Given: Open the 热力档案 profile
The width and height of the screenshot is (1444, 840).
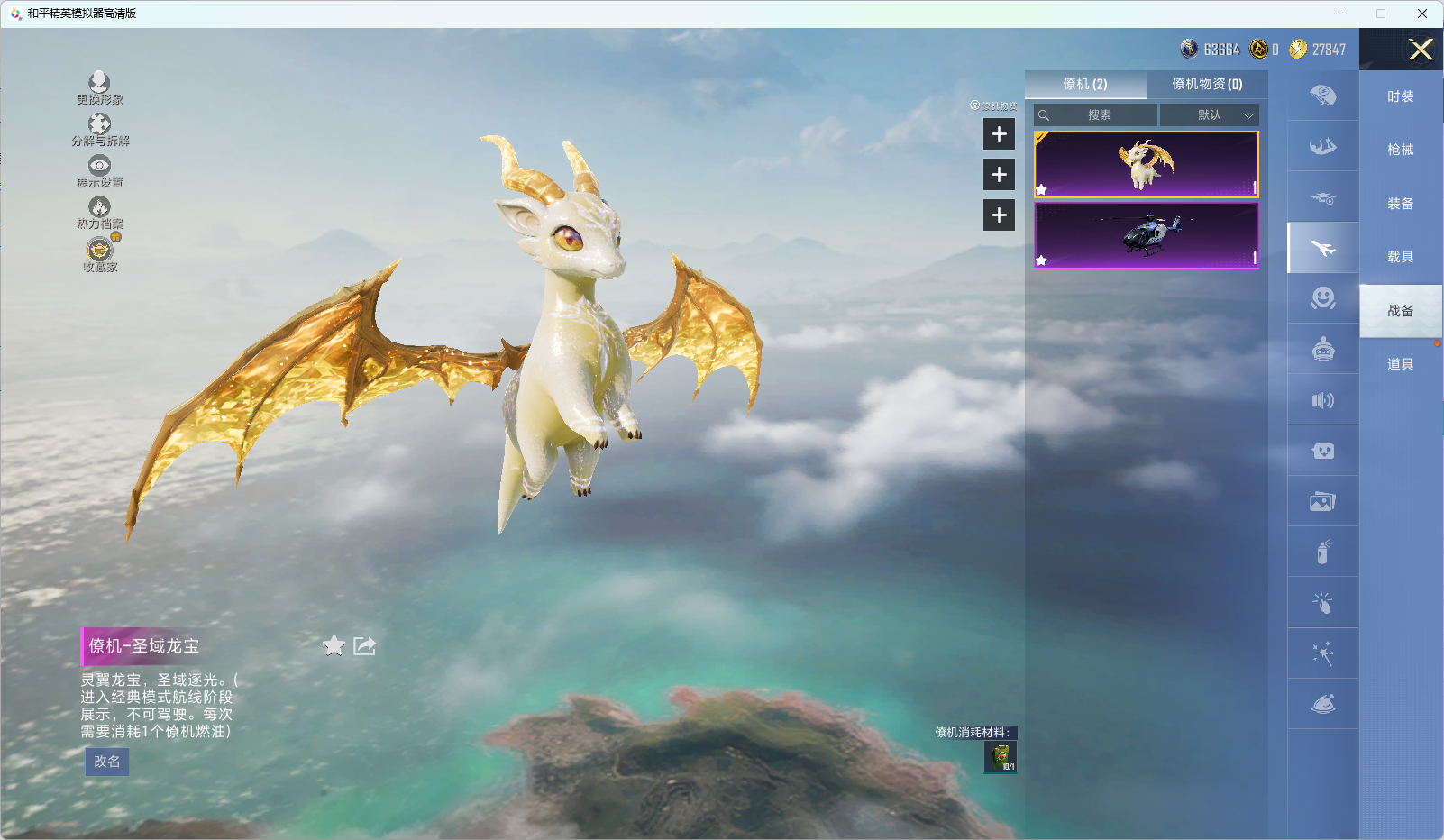Looking at the screenshot, I should coord(99,213).
